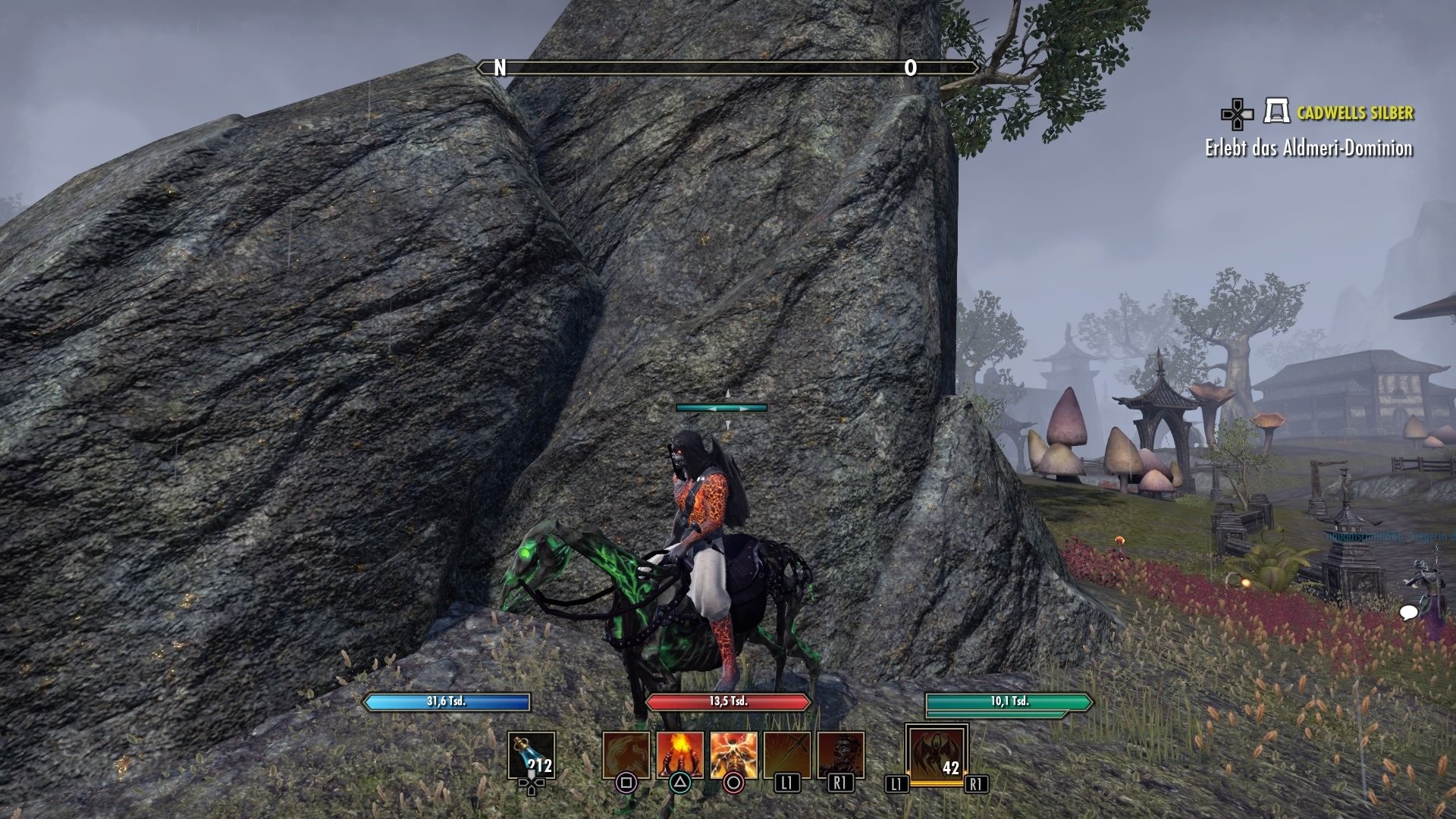Unleash the winged creature ultimate ability

(937, 755)
